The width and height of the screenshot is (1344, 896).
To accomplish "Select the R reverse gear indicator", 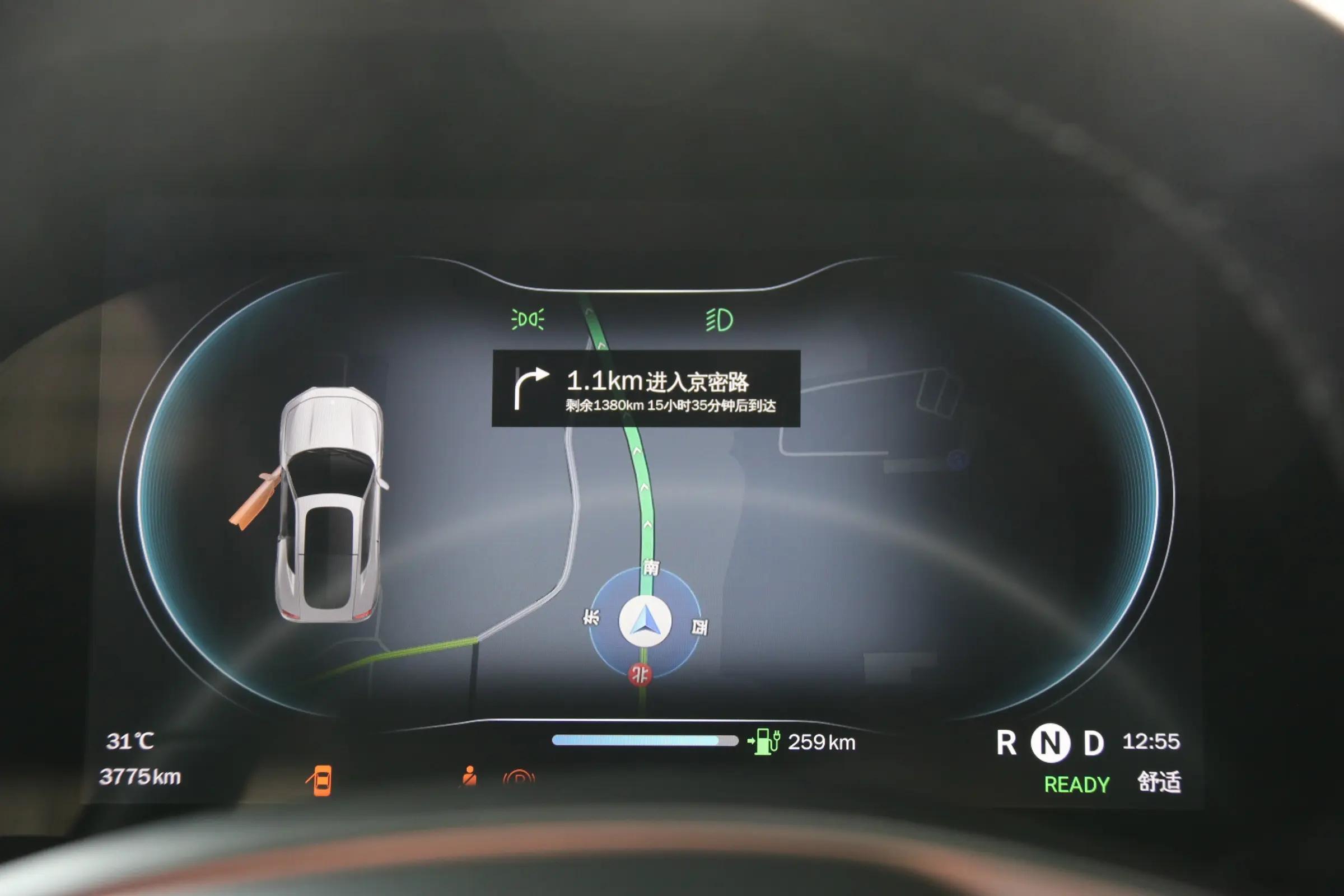I will point(1006,744).
